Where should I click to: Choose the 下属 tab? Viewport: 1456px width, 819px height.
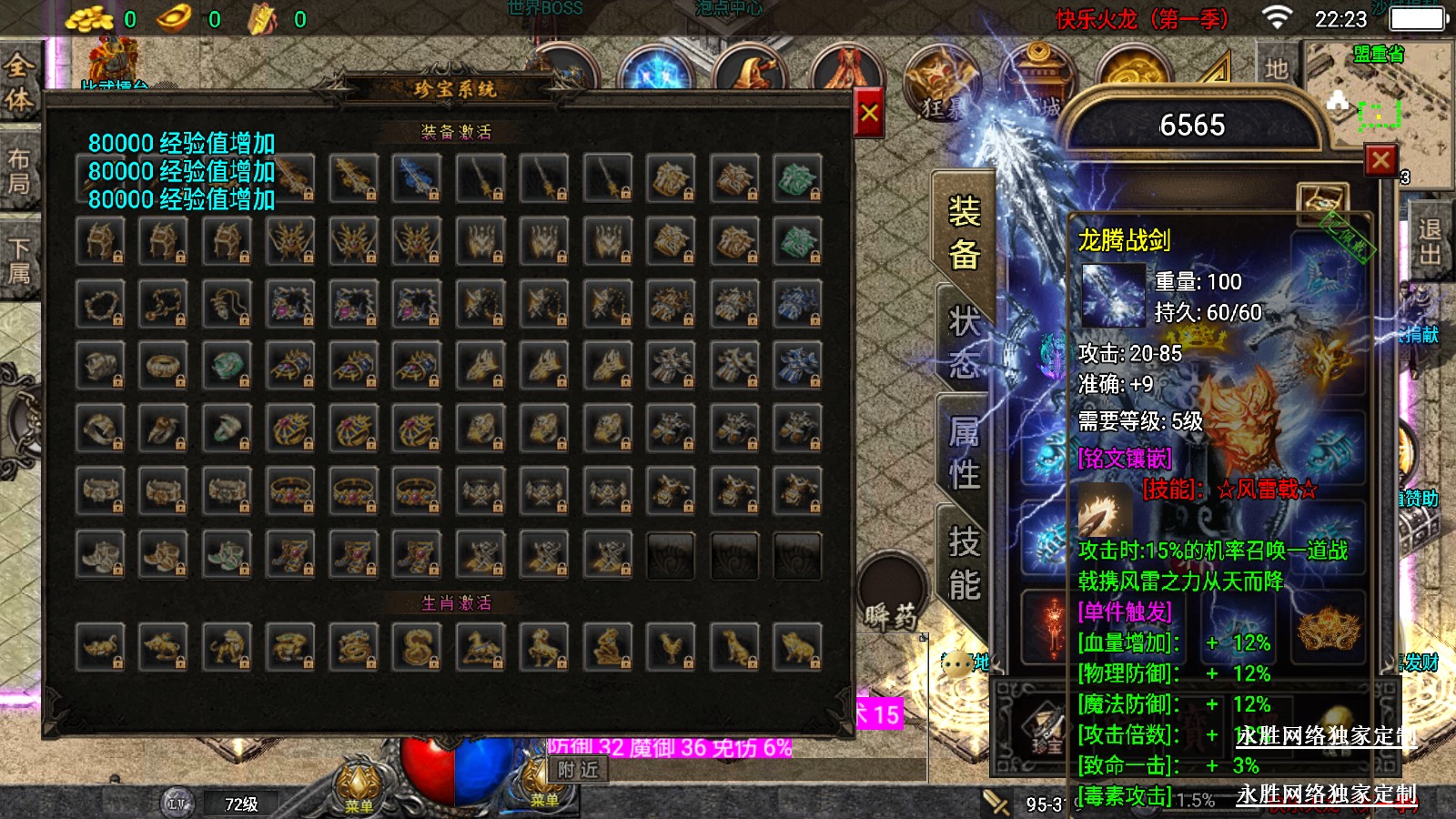[x=19, y=261]
